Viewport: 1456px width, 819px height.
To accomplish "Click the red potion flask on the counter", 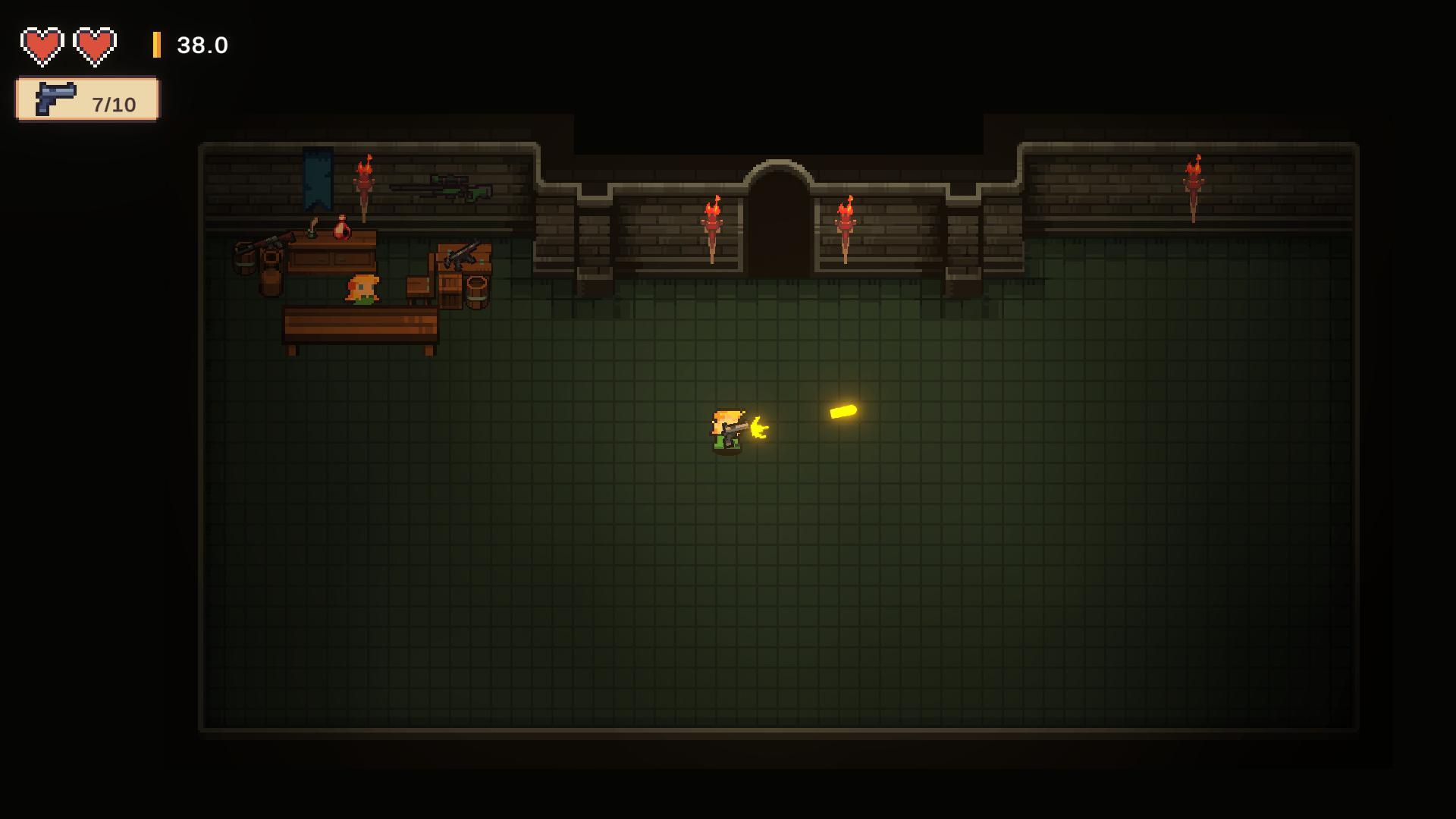I will point(341,227).
